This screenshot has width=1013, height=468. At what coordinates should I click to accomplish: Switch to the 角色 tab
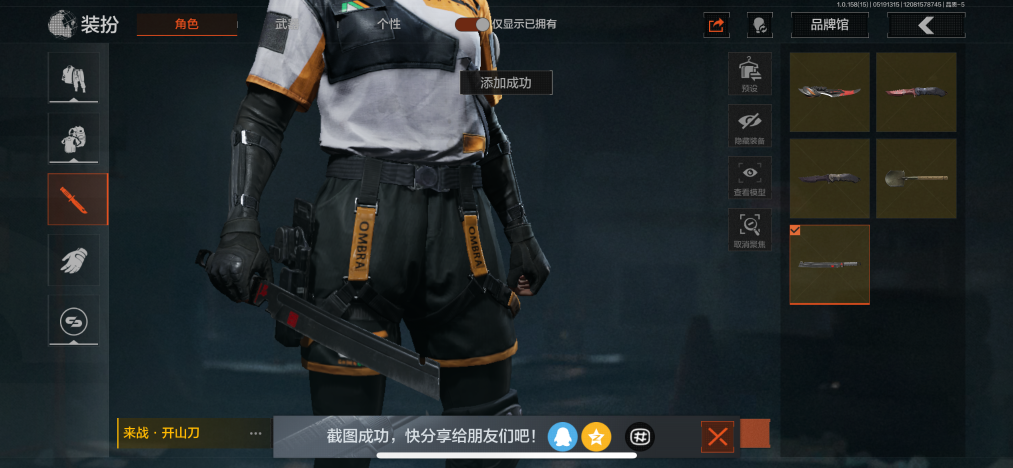[x=187, y=24]
